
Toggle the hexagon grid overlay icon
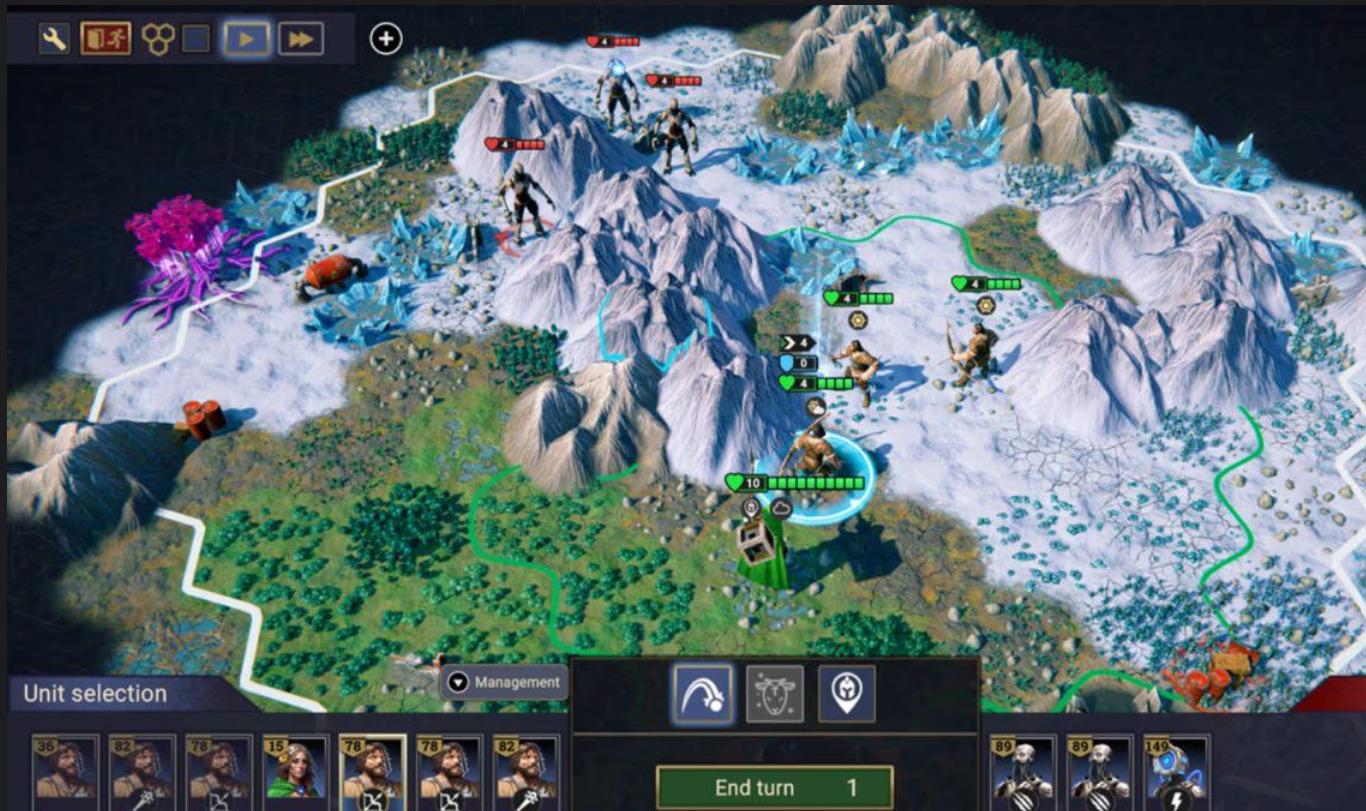click(x=157, y=39)
